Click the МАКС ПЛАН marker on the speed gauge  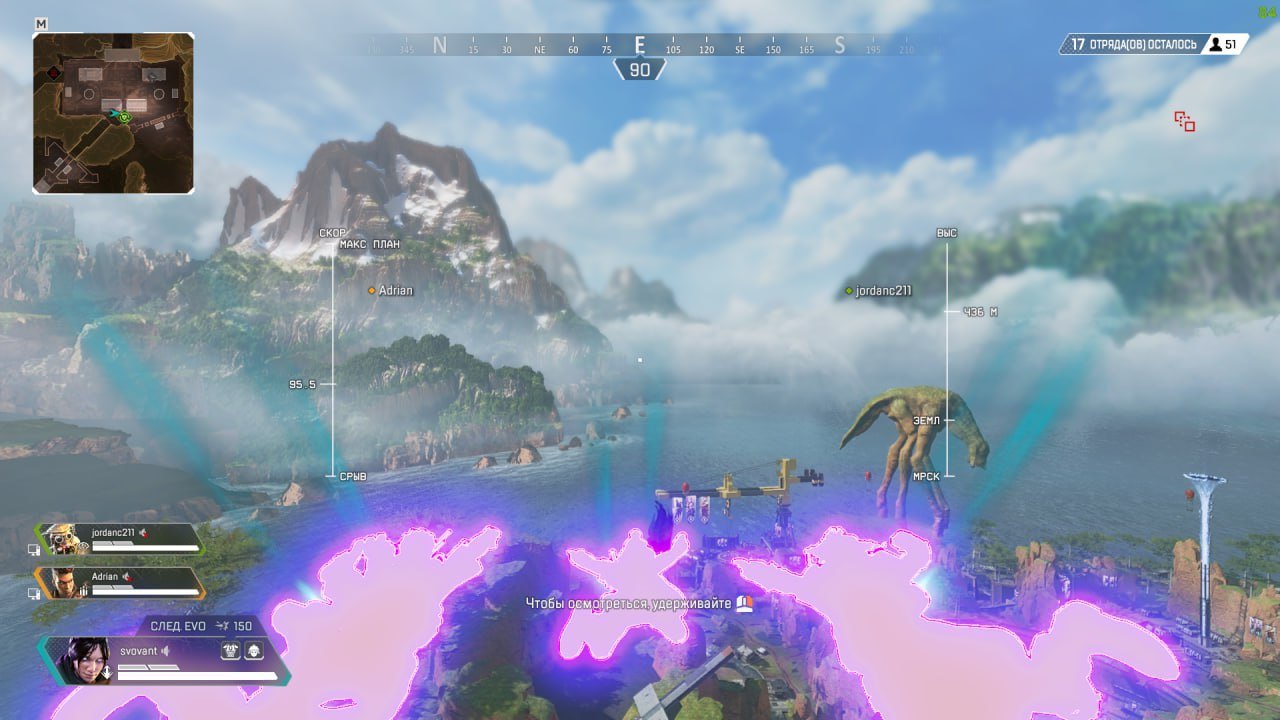pos(371,243)
